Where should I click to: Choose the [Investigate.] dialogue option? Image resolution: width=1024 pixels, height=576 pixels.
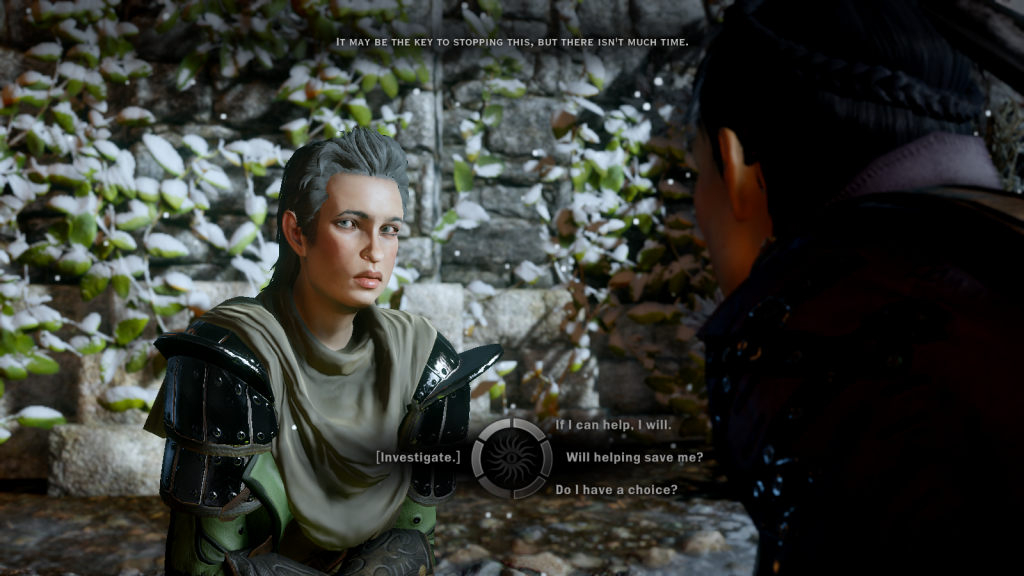418,457
